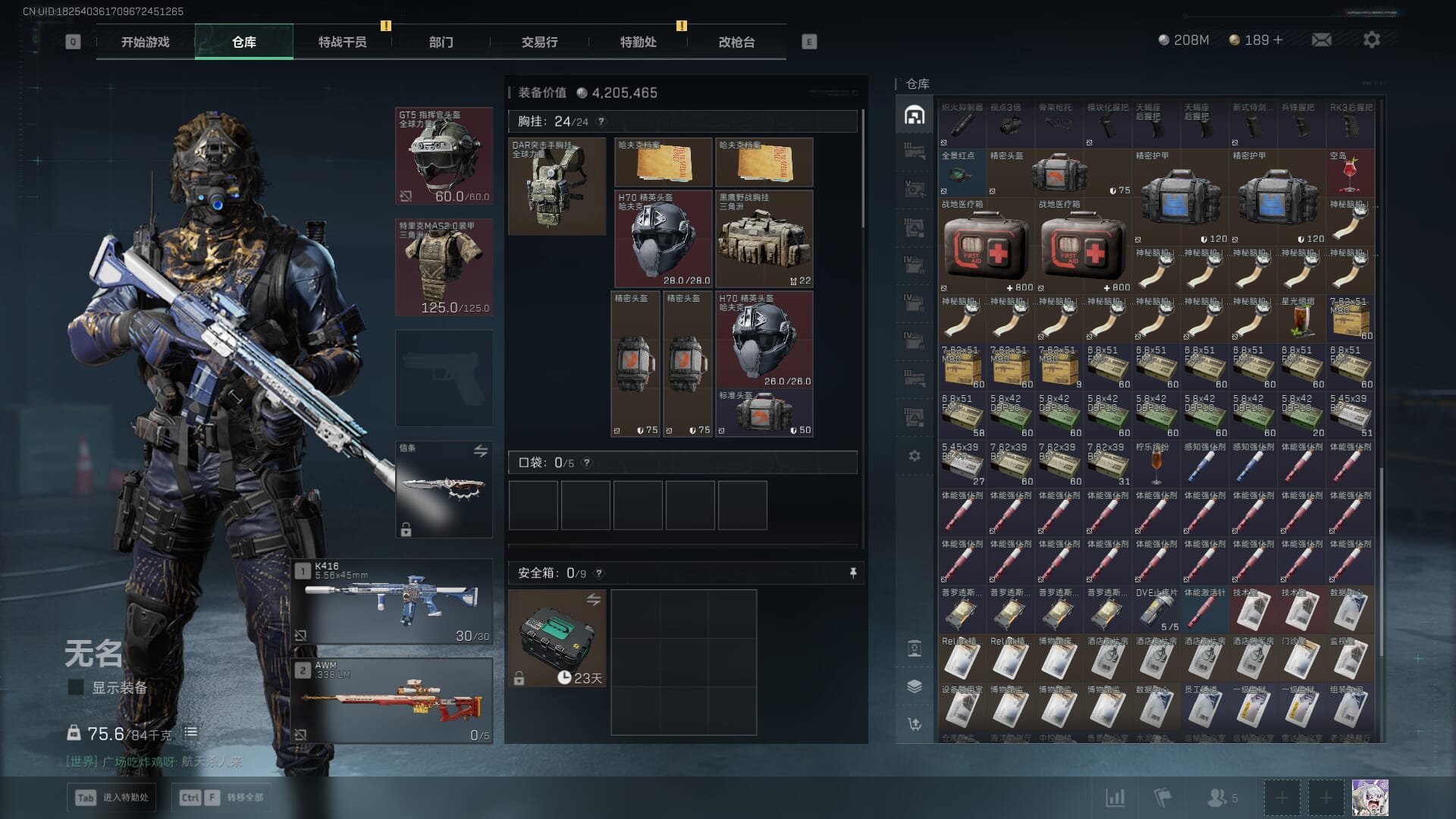Toggle the 显示装备 checkbox

tap(76, 687)
